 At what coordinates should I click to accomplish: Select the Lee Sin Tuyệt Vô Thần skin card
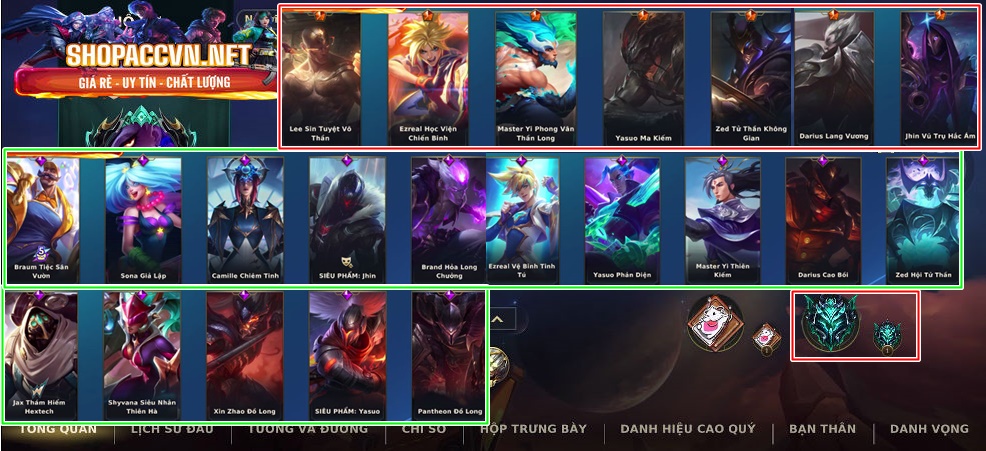pyautogui.click(x=322, y=78)
